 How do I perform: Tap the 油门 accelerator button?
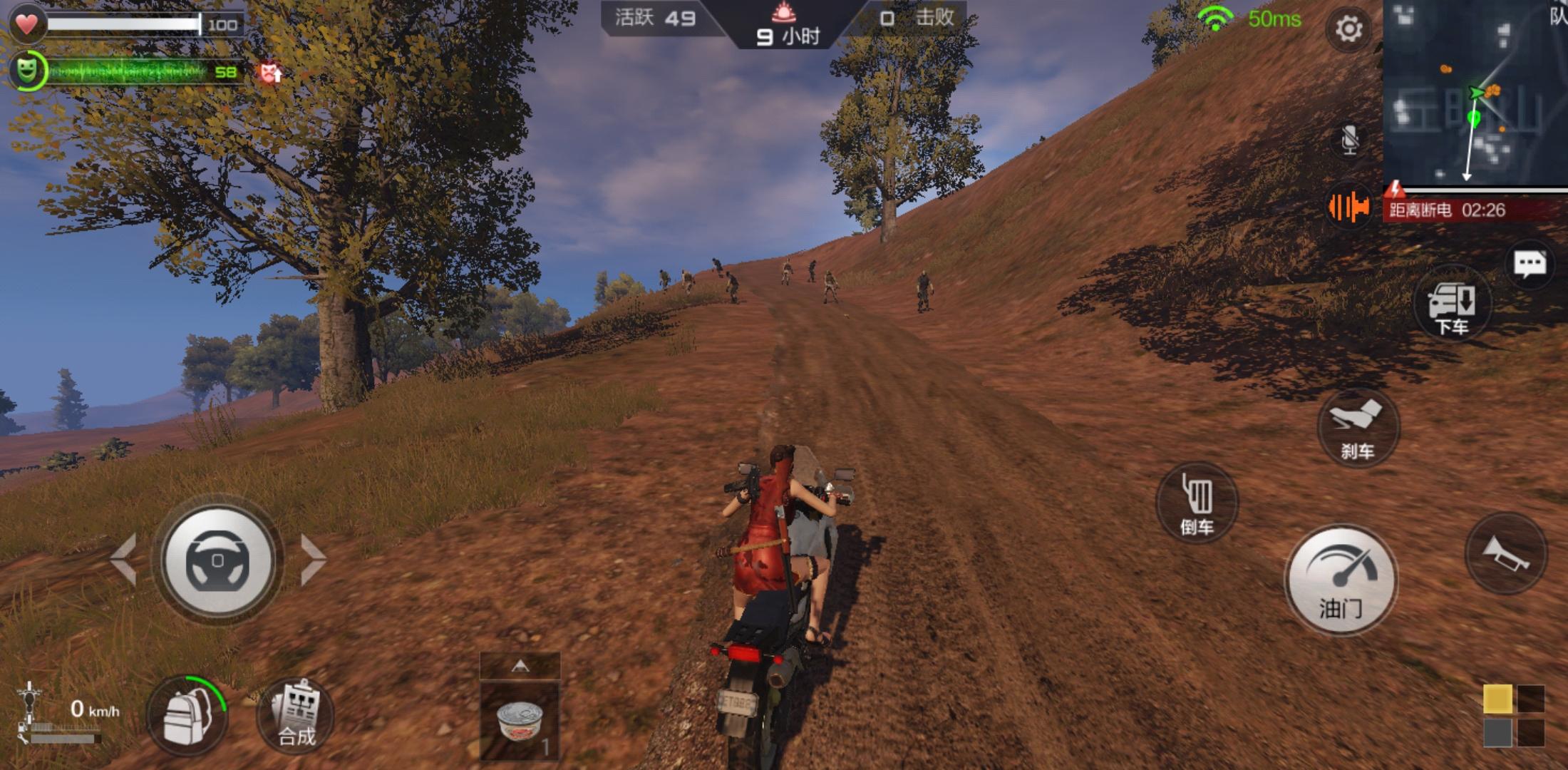(x=1341, y=580)
